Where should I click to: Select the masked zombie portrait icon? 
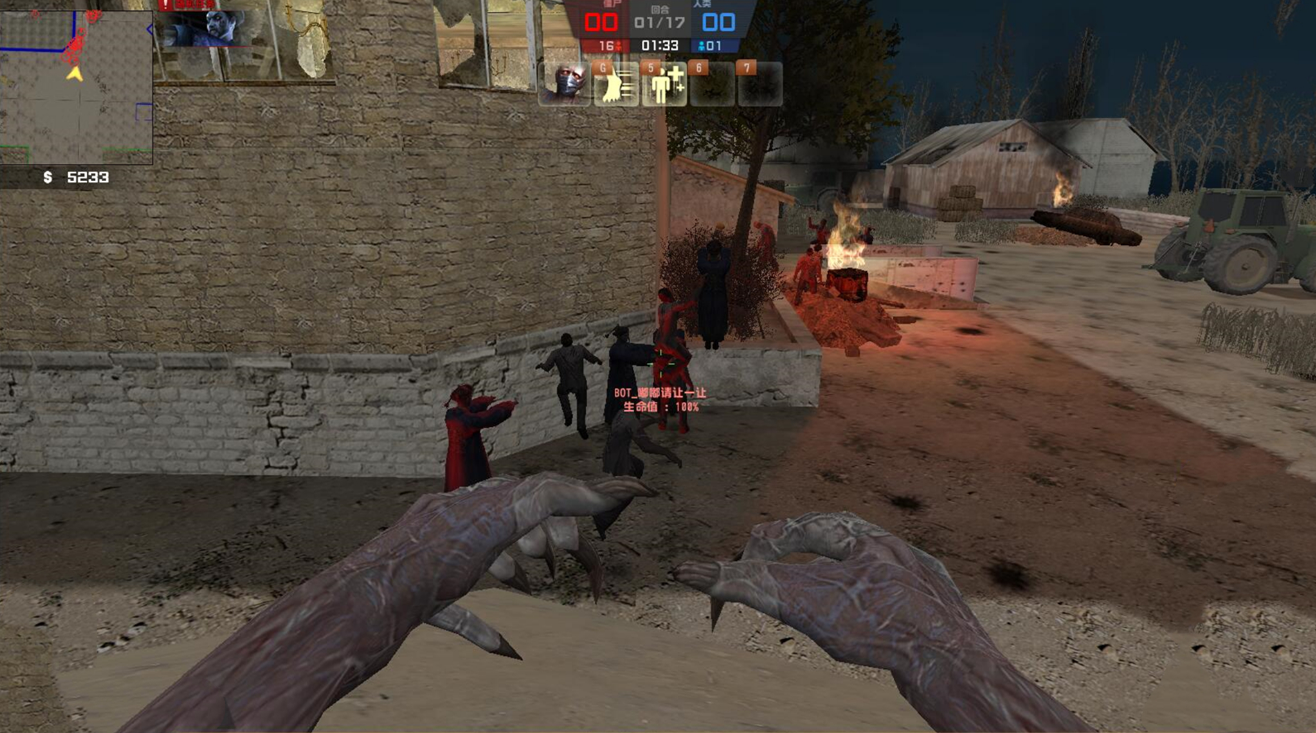[564, 84]
